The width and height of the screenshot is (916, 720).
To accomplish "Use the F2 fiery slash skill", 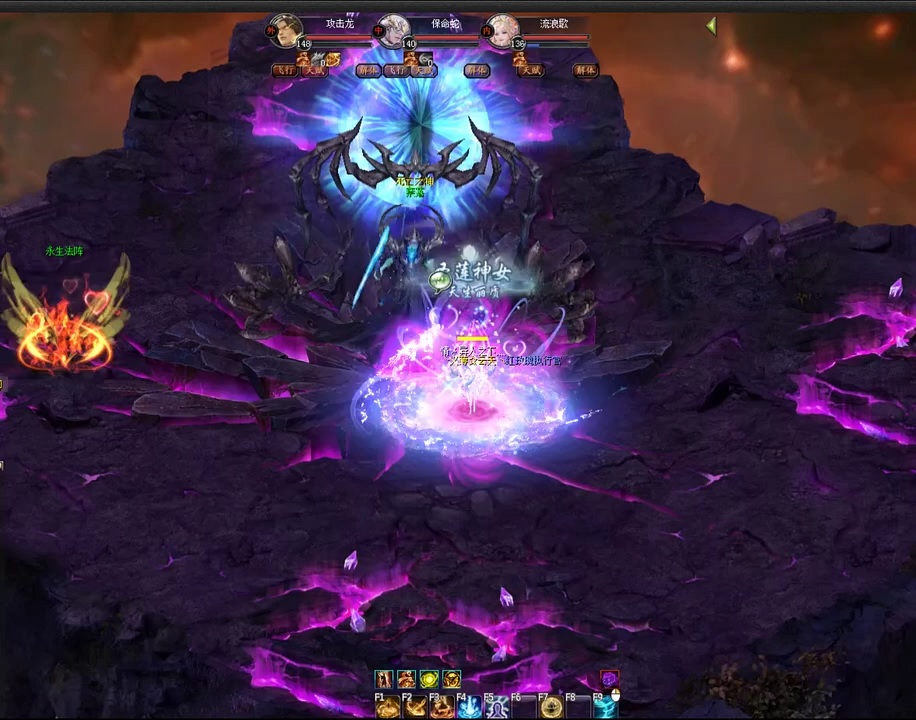I will click(416, 708).
